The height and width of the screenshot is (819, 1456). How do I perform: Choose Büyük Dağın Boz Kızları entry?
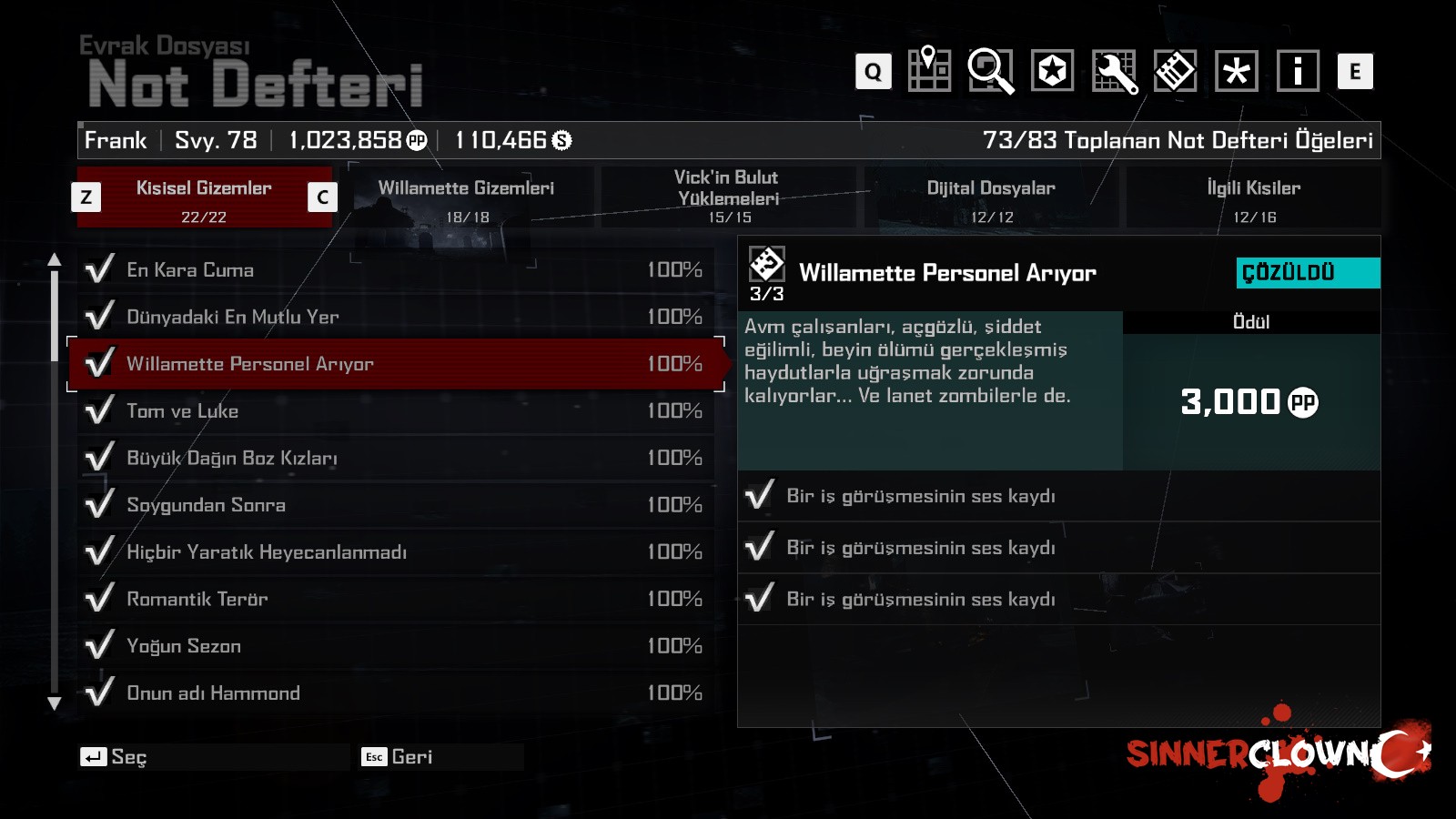[x=391, y=458]
